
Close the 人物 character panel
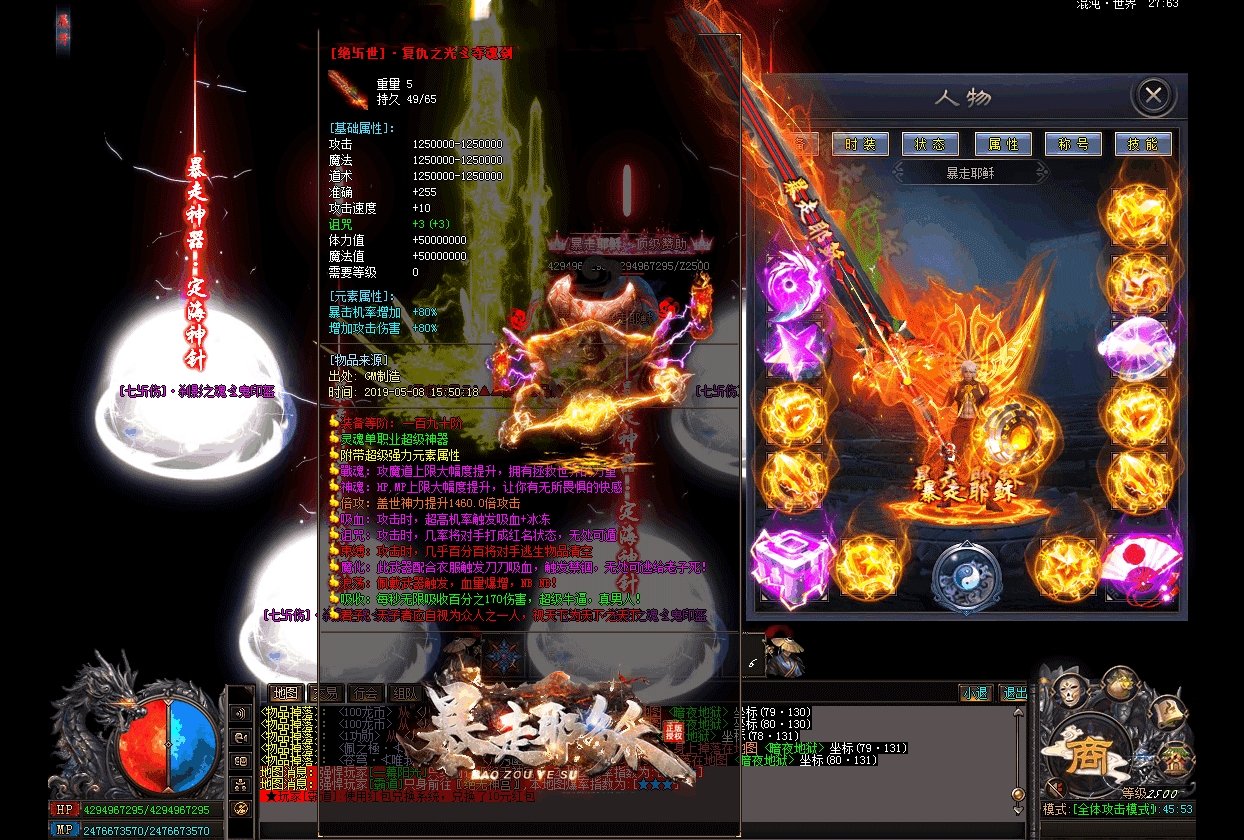tap(1153, 96)
